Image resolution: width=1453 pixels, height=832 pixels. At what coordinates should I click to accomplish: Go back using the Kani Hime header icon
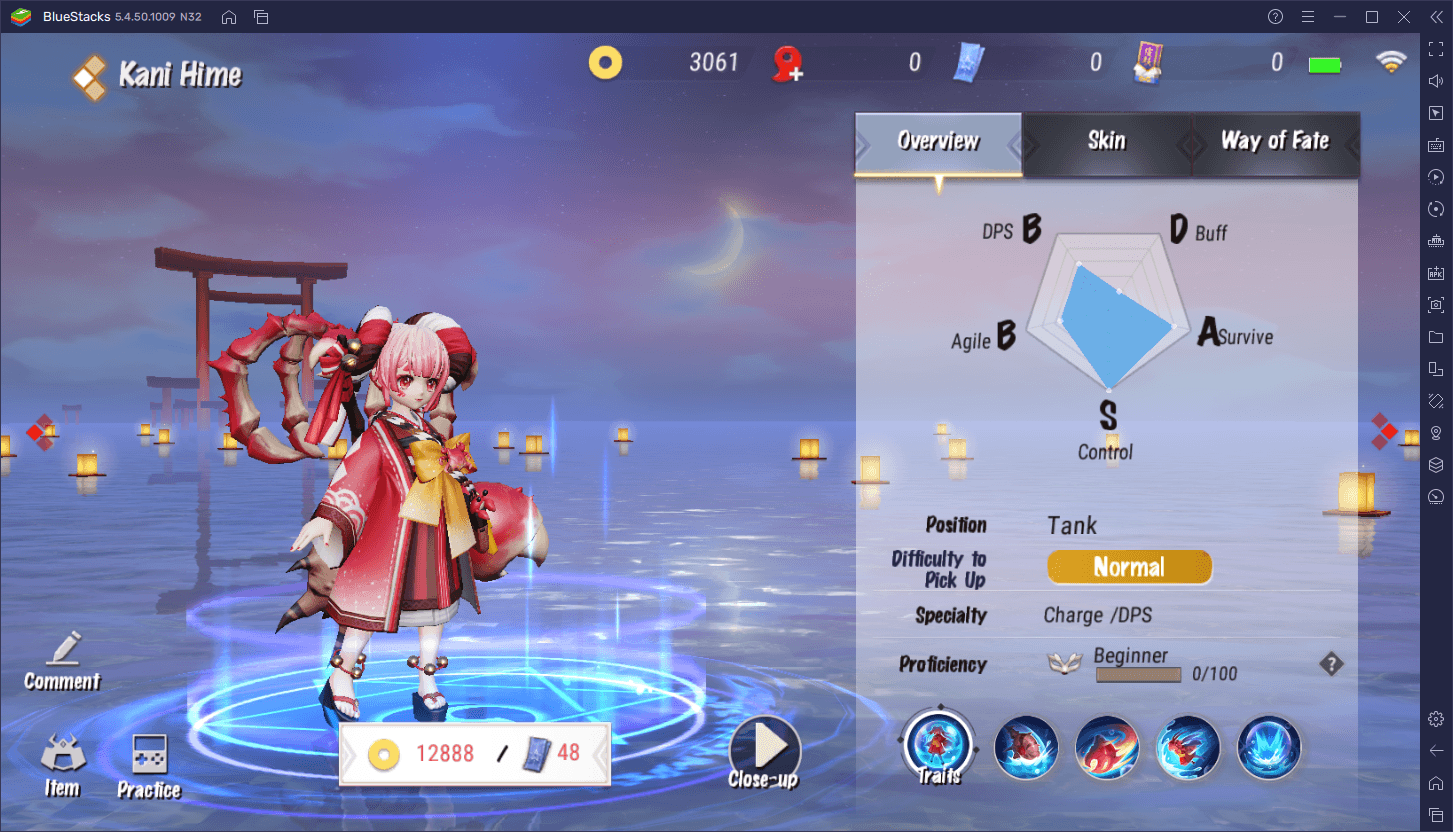[89, 76]
